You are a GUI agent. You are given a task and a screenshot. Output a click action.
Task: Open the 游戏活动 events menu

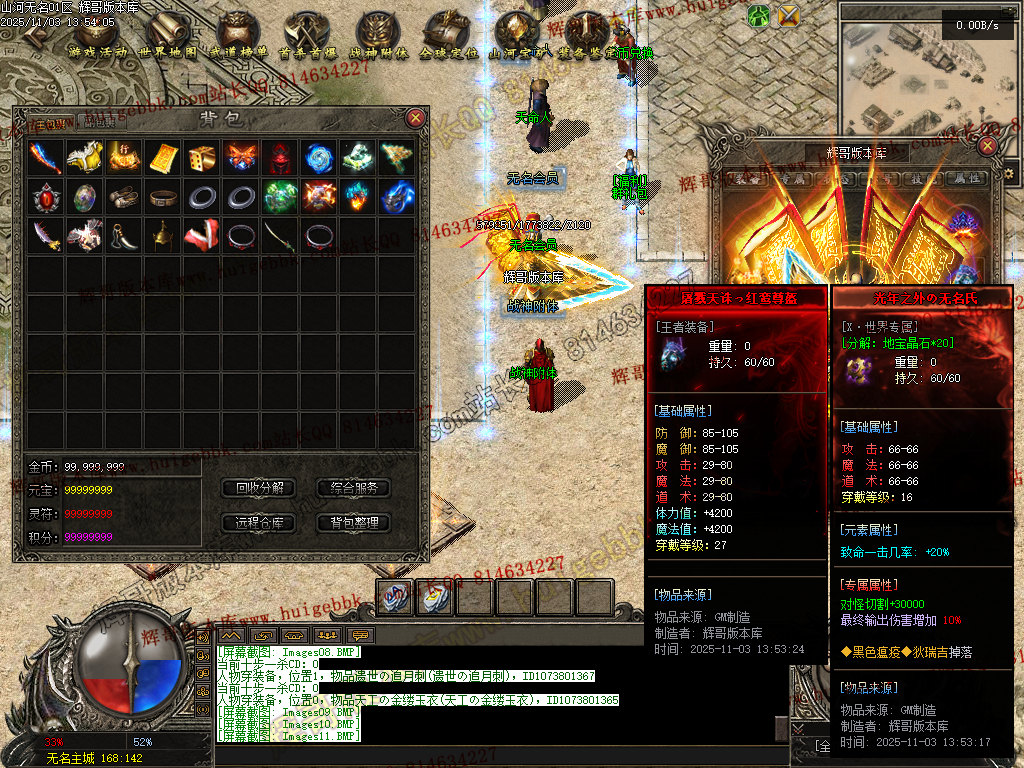click(x=98, y=36)
